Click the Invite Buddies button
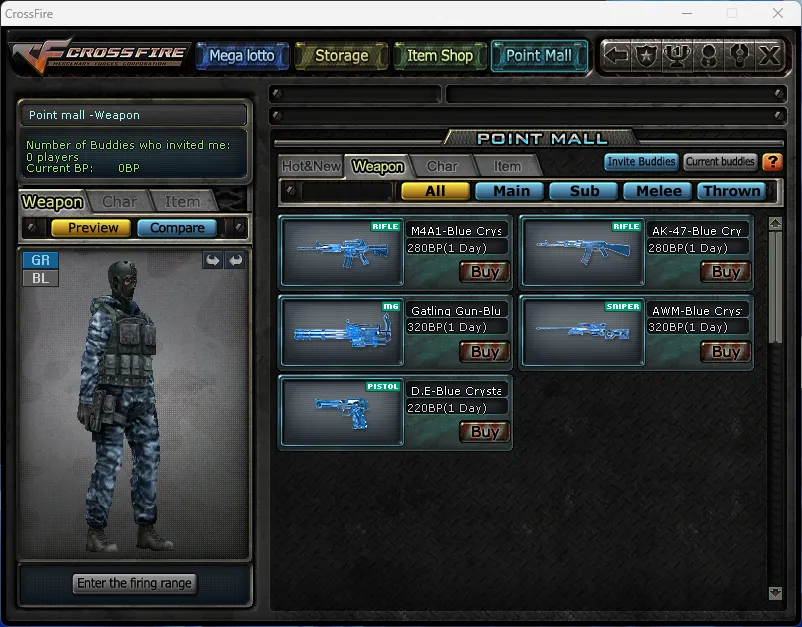 coord(641,162)
